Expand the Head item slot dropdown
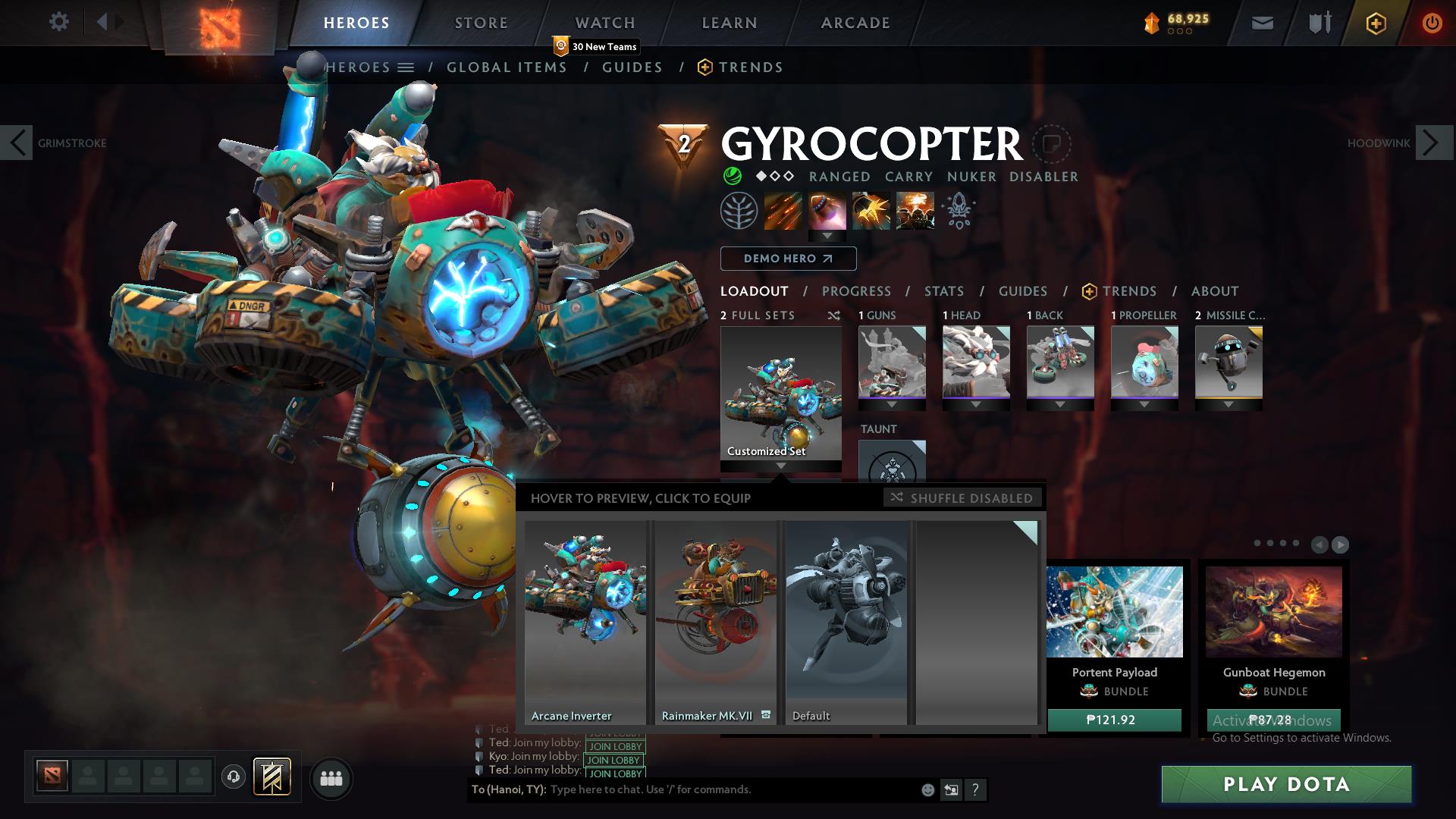Viewport: 1456px width, 819px height. click(x=975, y=404)
